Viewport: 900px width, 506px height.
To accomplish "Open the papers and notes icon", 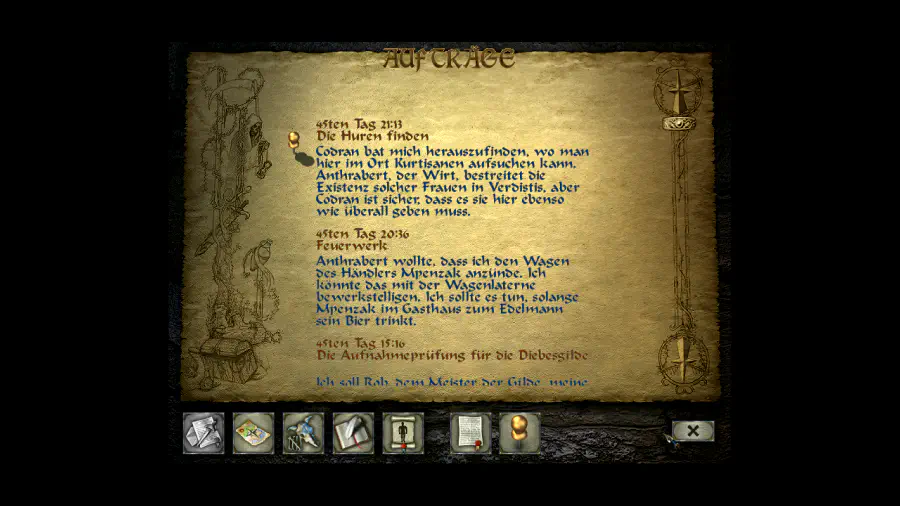I will click(203, 433).
